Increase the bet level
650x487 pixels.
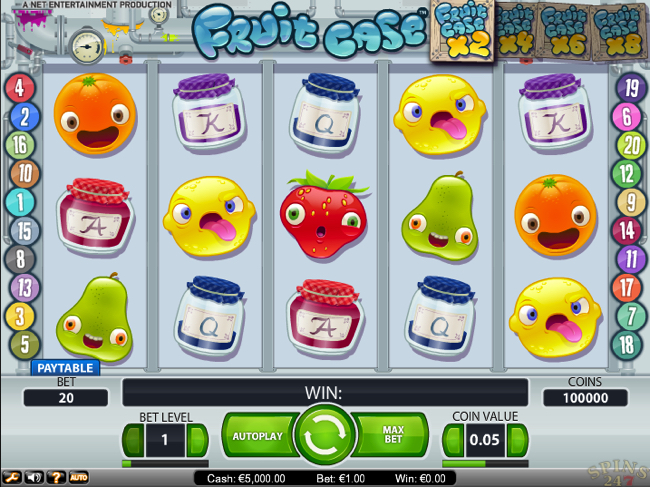tap(198, 439)
